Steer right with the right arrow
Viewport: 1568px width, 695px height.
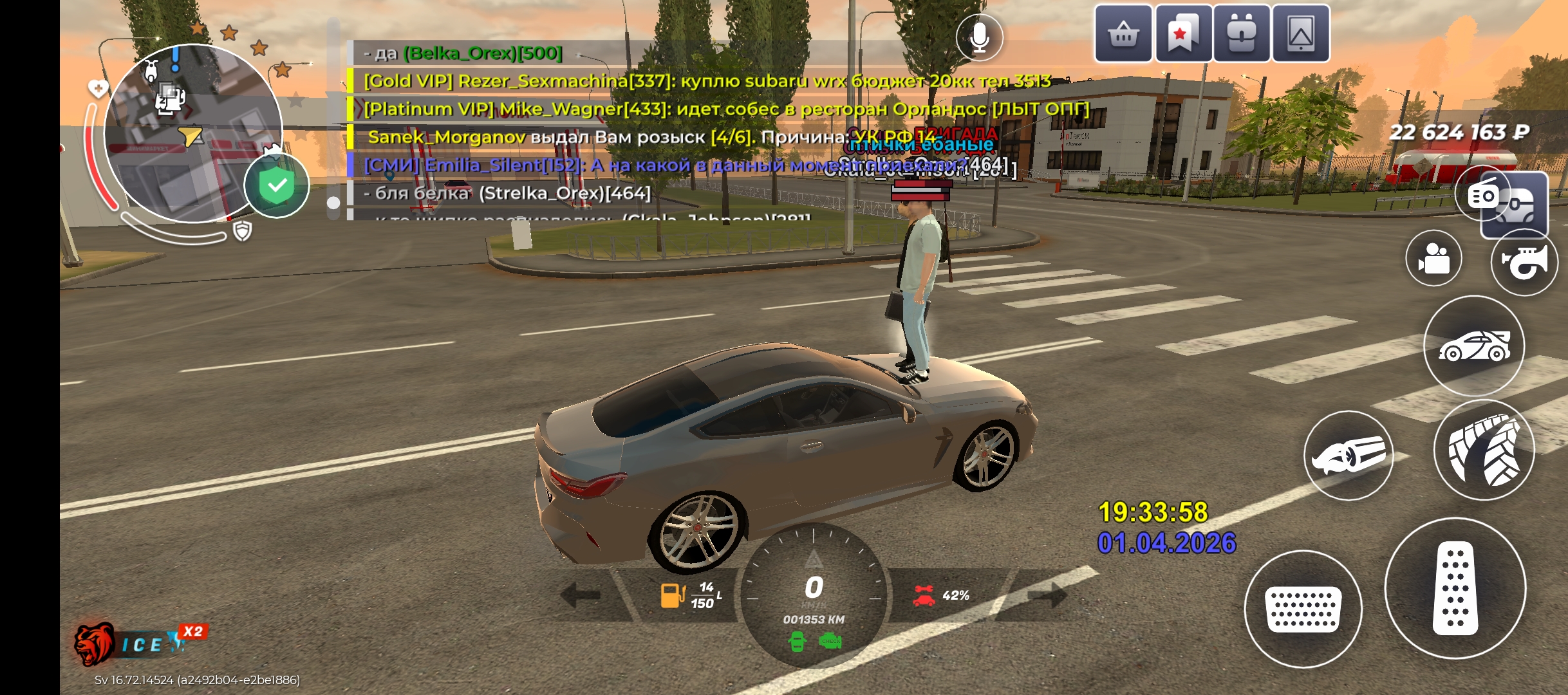1048,595
